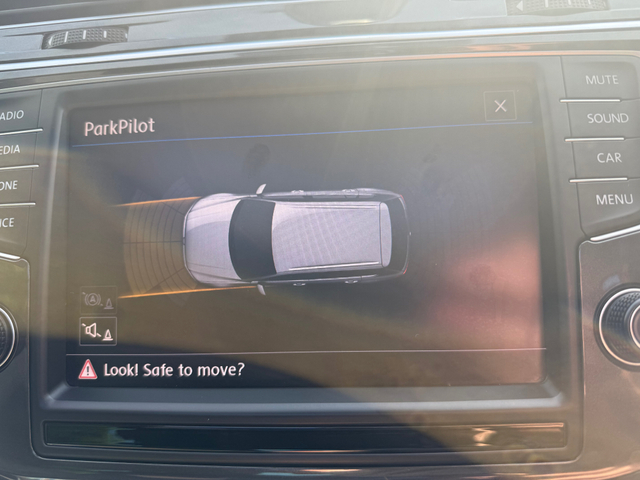Tap the MUTE button
The width and height of the screenshot is (640, 480).
pyautogui.click(x=600, y=79)
